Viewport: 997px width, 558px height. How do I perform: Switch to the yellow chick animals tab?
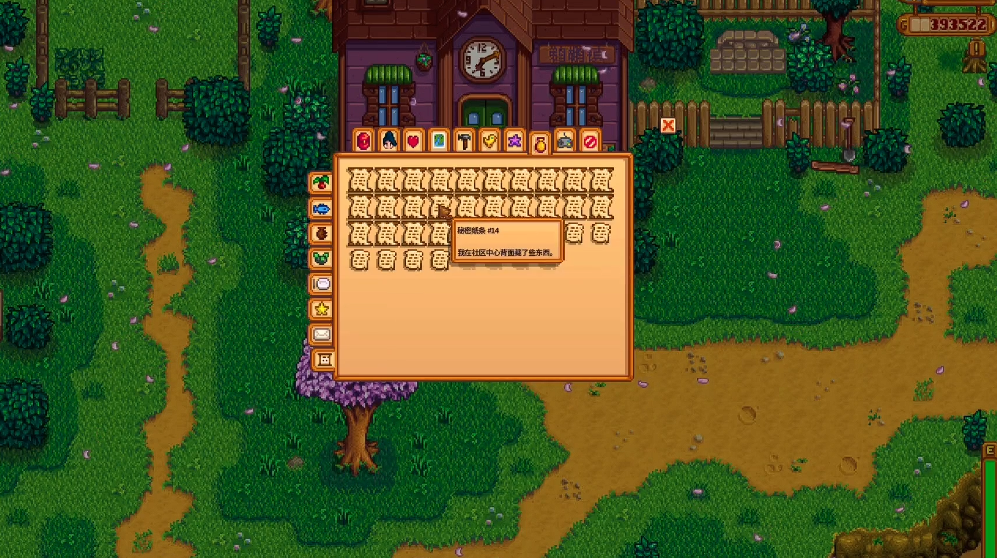(489, 141)
